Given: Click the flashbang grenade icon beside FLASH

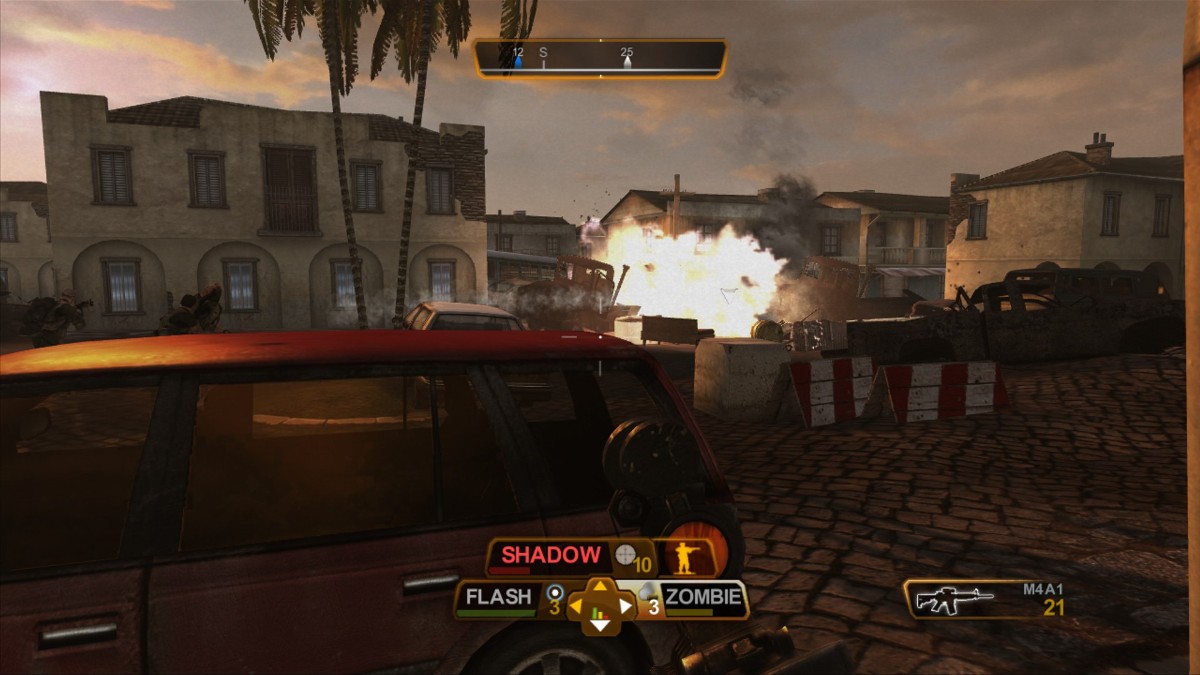Looking at the screenshot, I should click(x=554, y=592).
